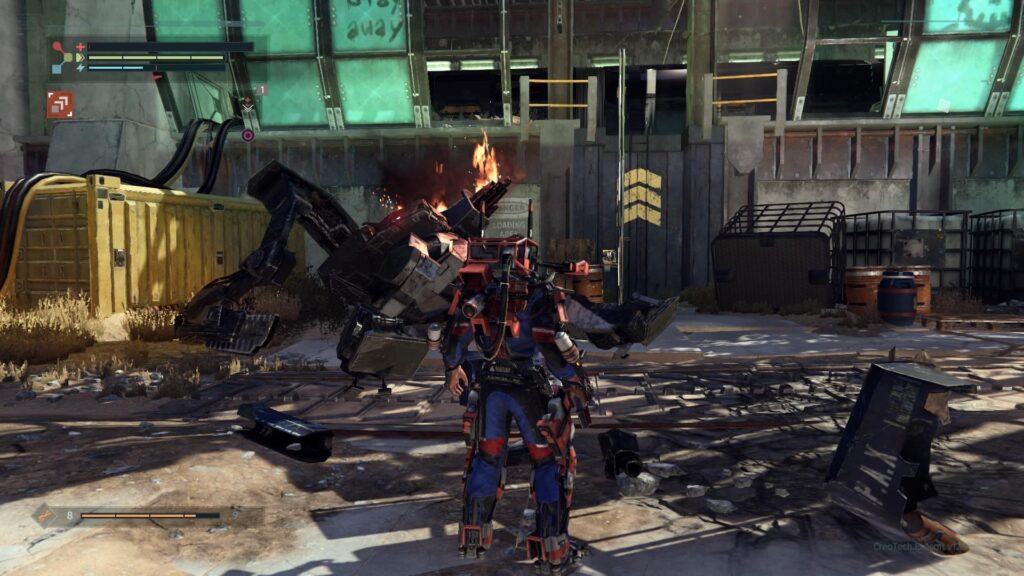Select the magenta circular waypoint marker

click(x=247, y=135)
